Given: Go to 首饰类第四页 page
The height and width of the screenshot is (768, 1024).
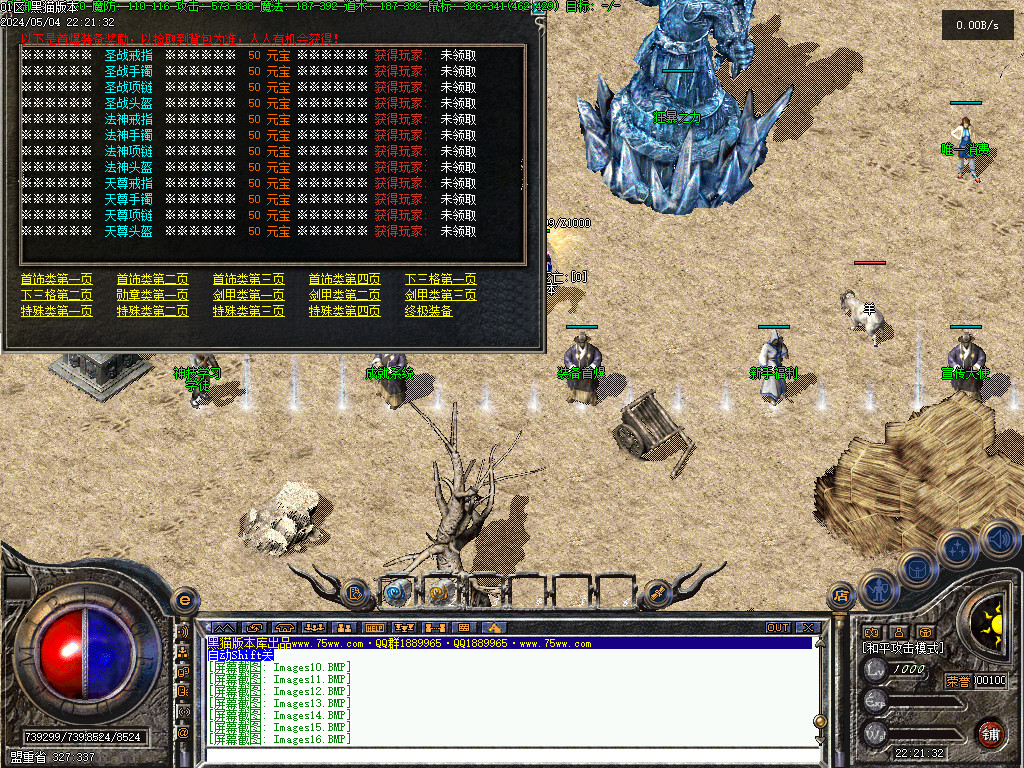Looking at the screenshot, I should click(344, 280).
